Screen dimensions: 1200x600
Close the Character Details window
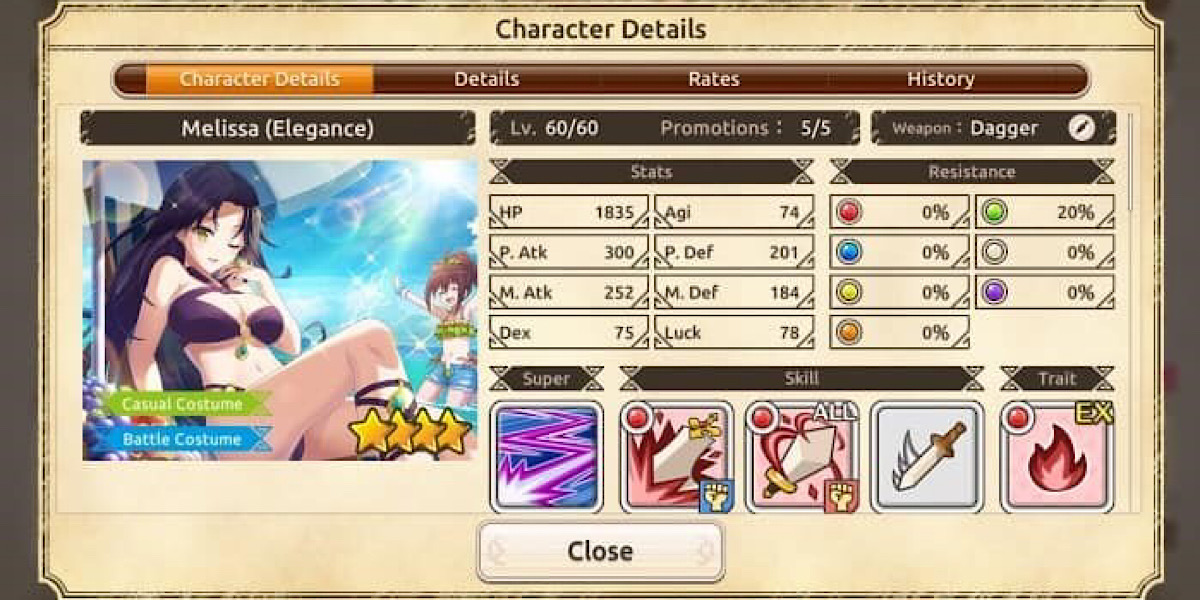point(600,551)
